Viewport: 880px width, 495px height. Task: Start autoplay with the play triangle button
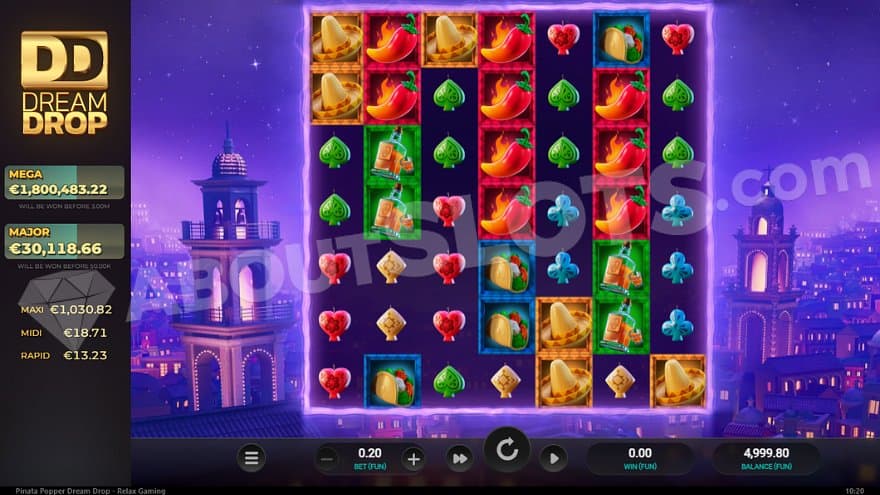[x=553, y=459]
